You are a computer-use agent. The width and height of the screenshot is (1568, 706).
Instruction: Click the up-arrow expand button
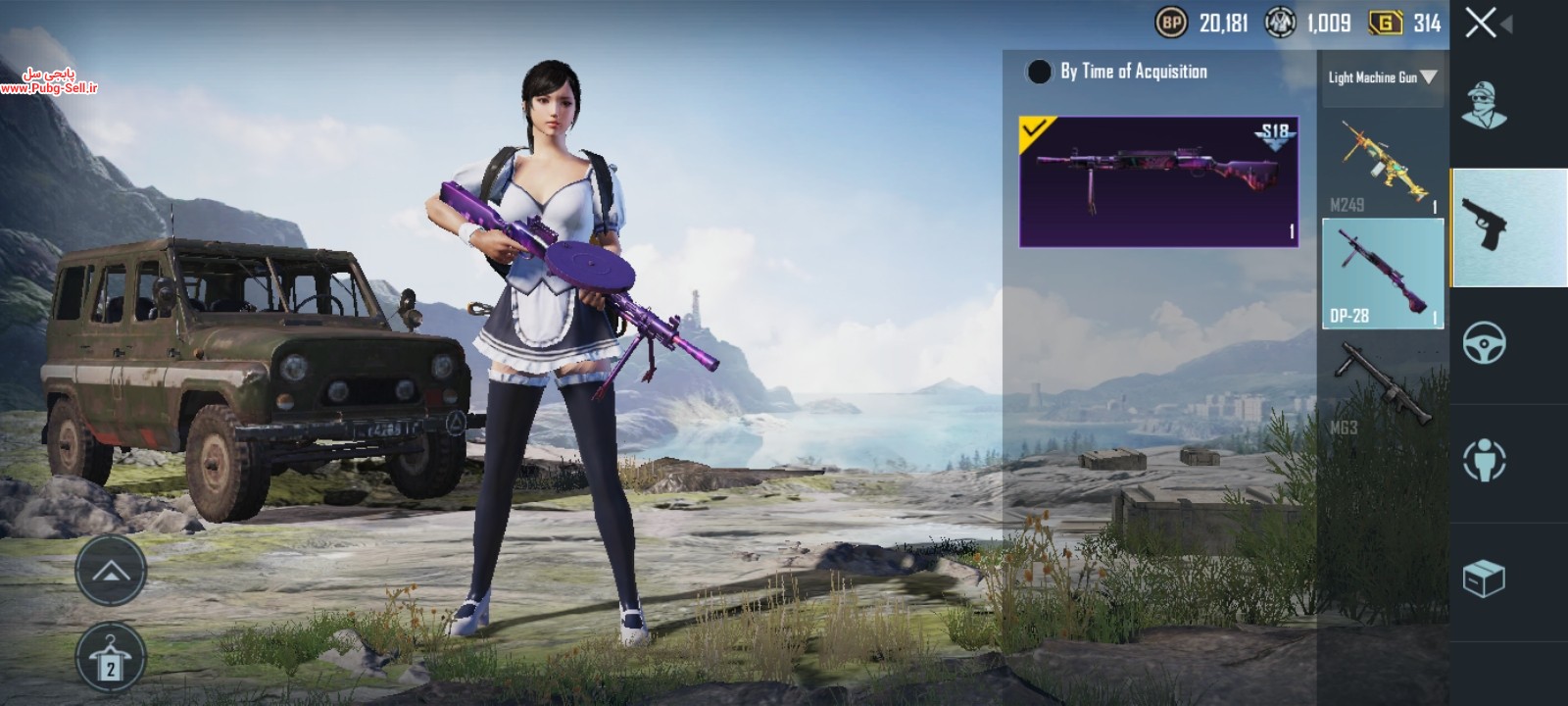(x=111, y=571)
